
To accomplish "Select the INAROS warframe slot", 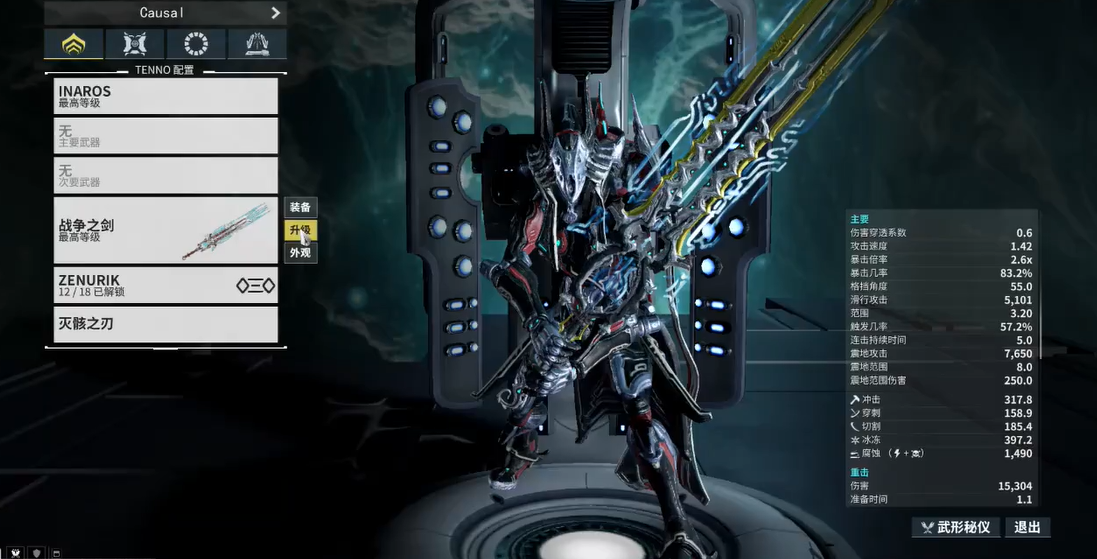I will [x=165, y=96].
